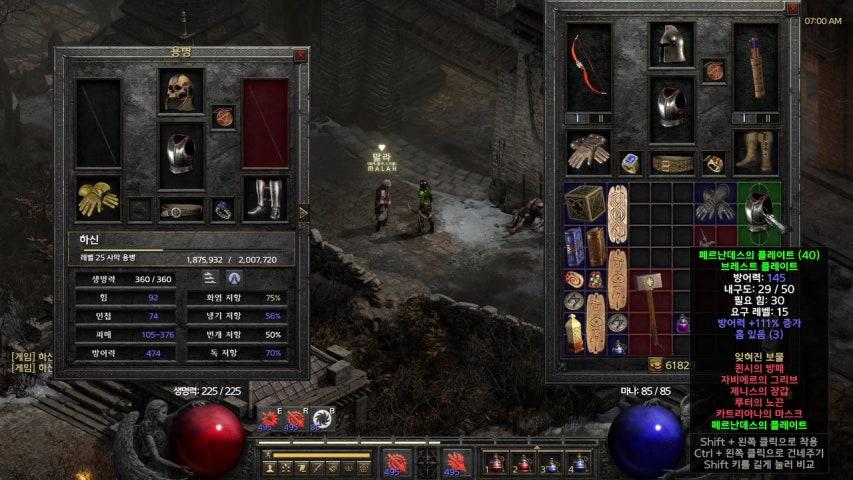Select the mercenary's golden gauntlets
The width and height of the screenshot is (853, 480).
(98, 199)
